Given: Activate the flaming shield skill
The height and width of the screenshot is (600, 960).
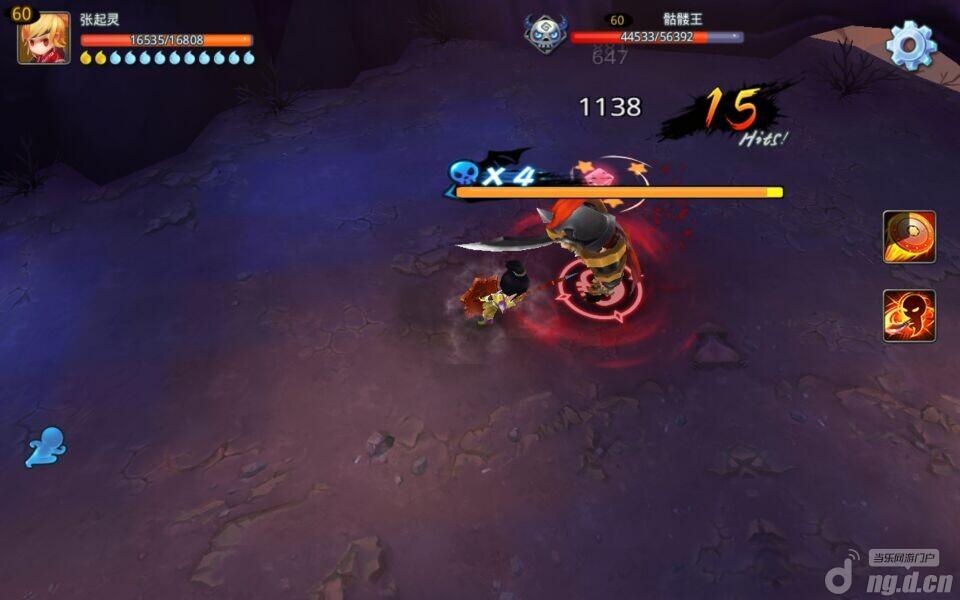Looking at the screenshot, I should coord(909,237).
